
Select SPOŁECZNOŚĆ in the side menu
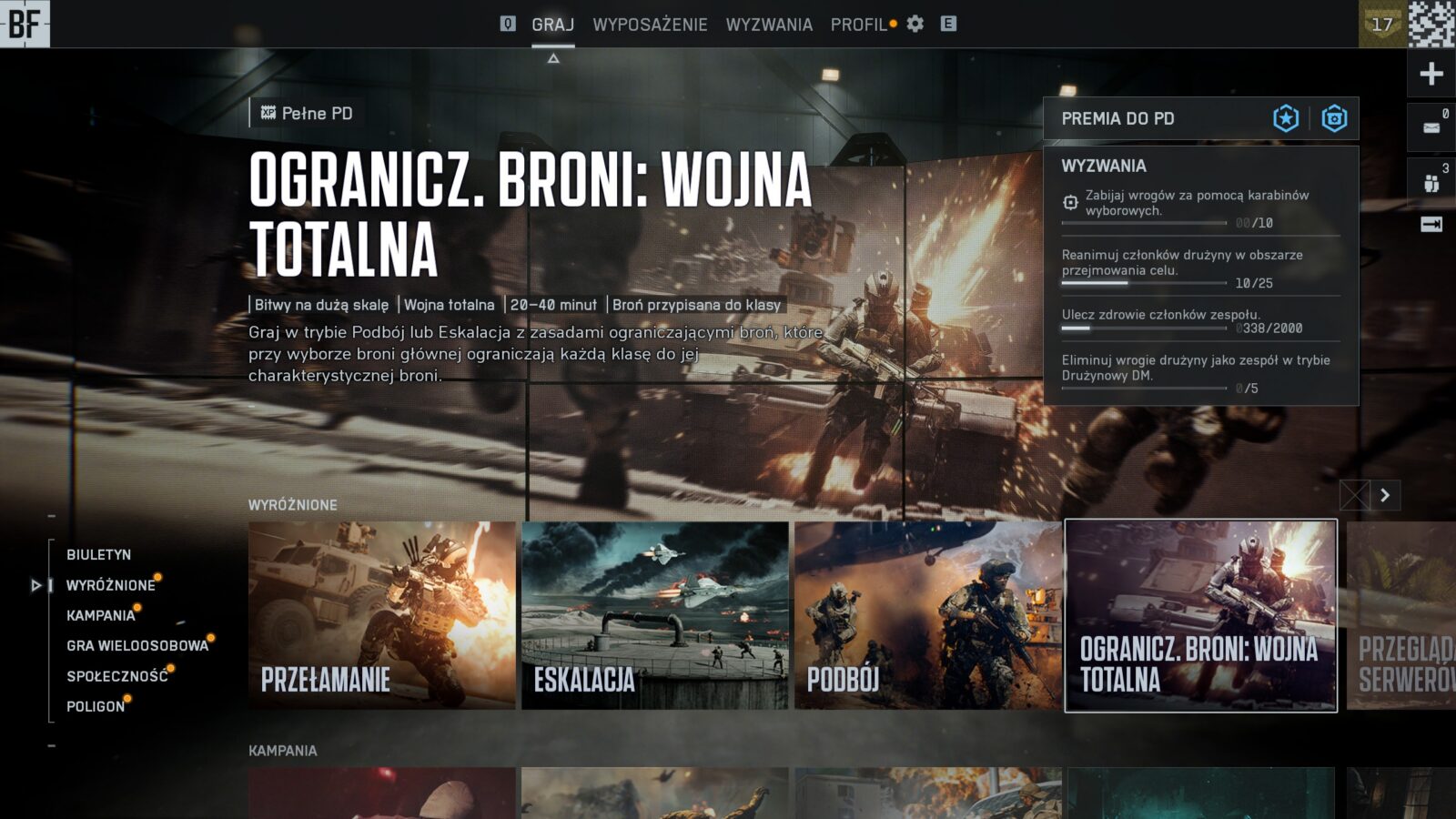coord(116,676)
